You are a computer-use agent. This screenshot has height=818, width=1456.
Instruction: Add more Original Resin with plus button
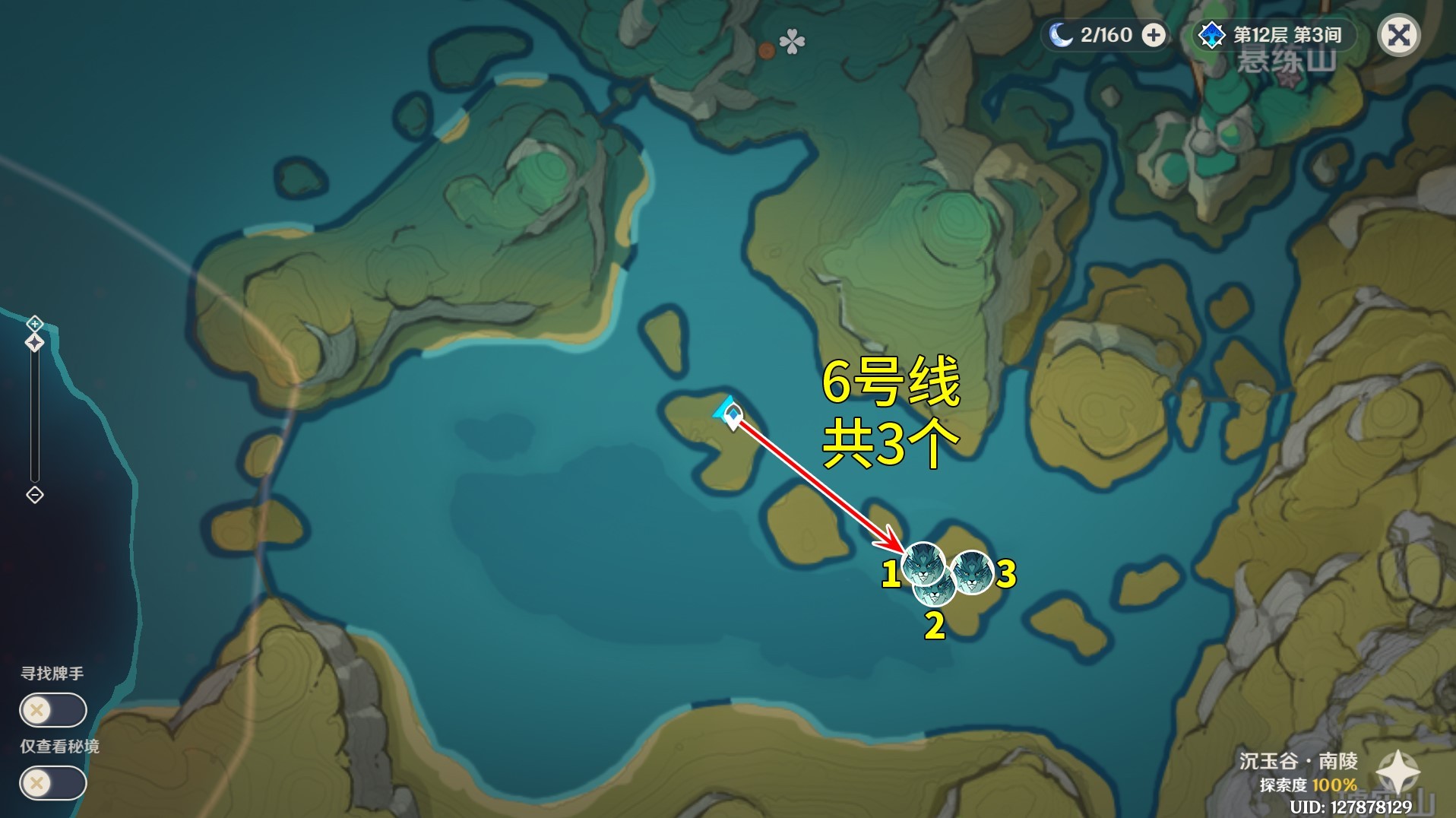[1154, 35]
